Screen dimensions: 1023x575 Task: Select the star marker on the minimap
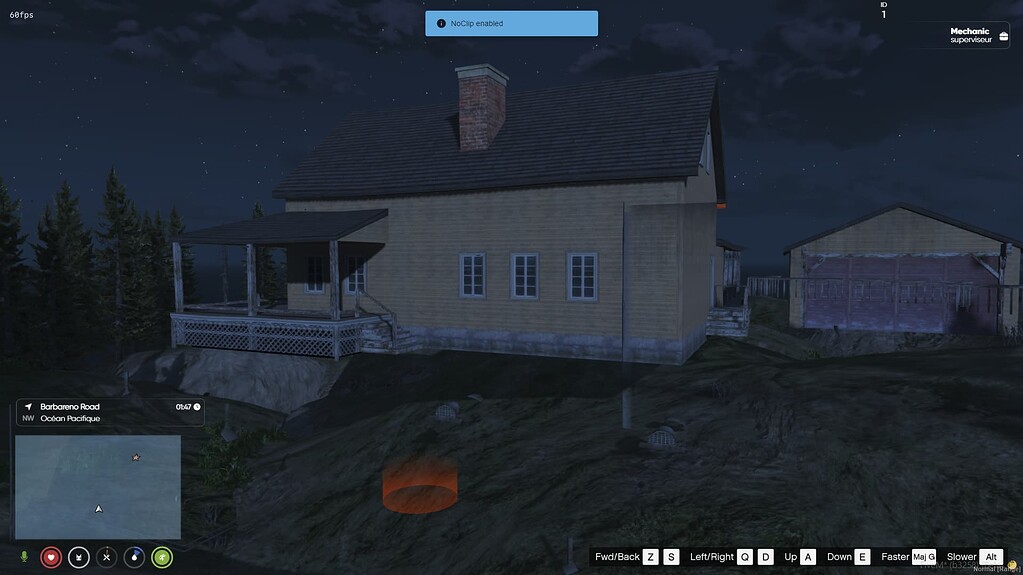point(136,457)
